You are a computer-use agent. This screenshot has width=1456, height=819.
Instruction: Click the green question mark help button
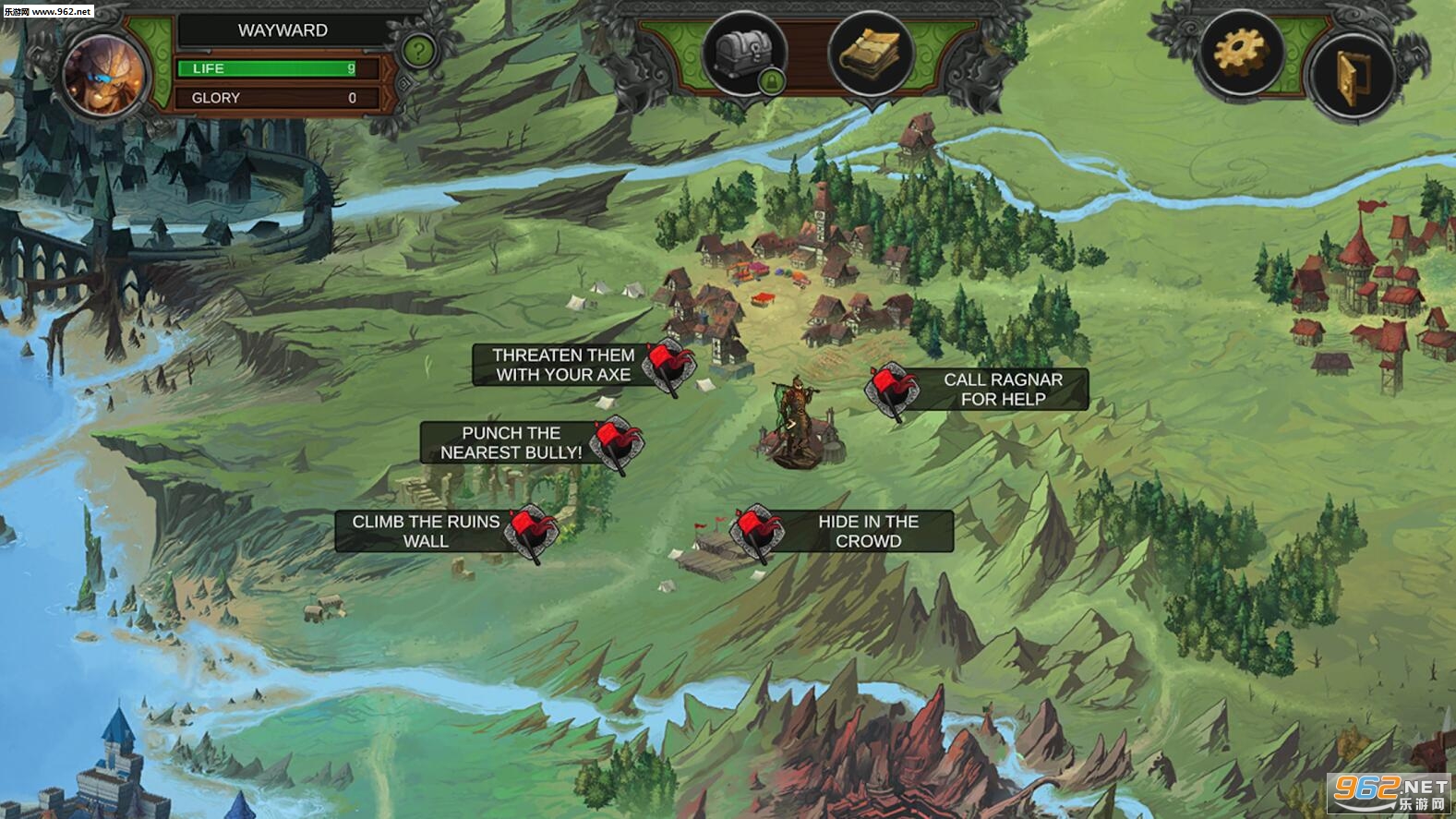[x=418, y=52]
